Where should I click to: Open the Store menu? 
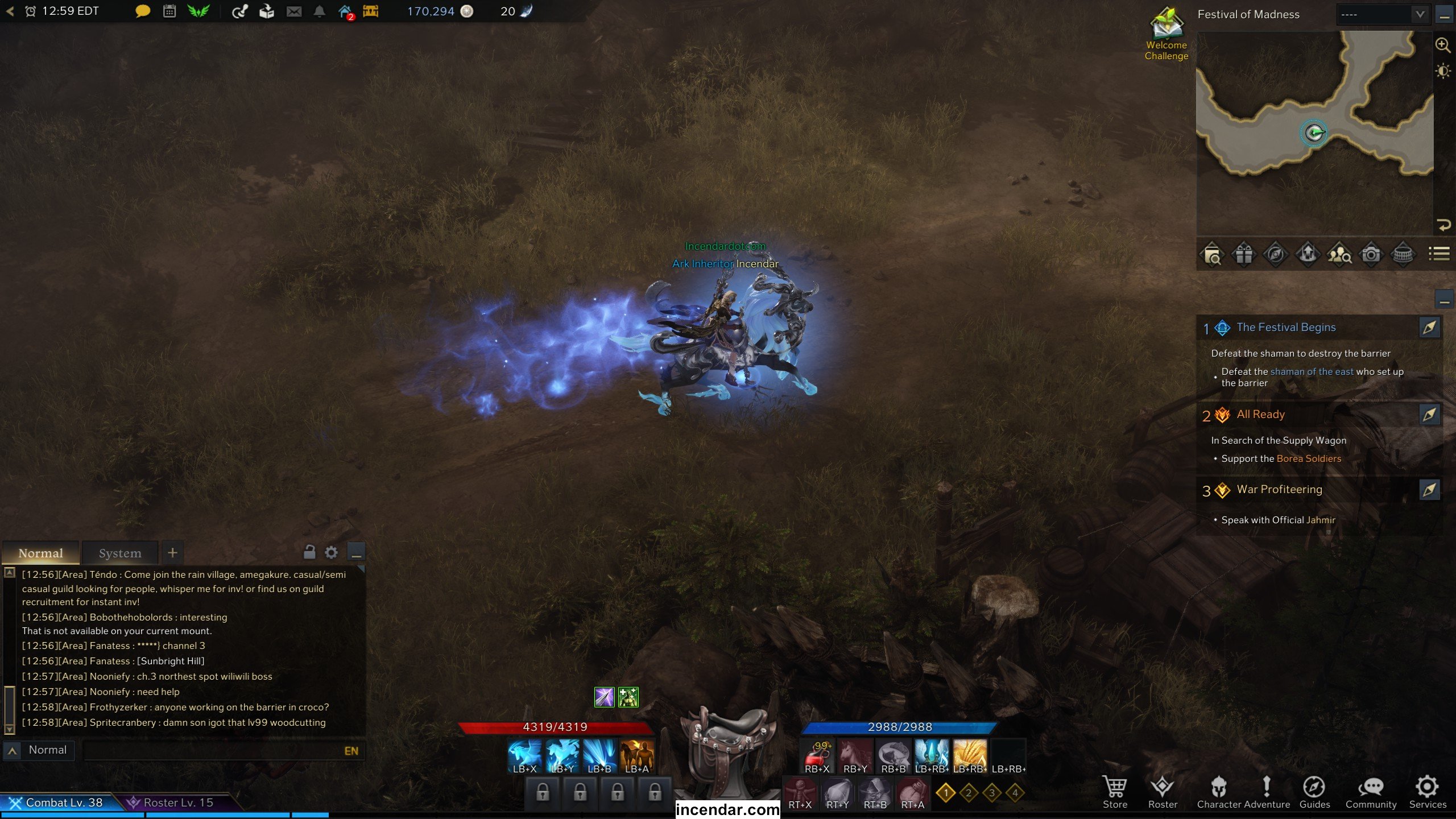point(1114,791)
